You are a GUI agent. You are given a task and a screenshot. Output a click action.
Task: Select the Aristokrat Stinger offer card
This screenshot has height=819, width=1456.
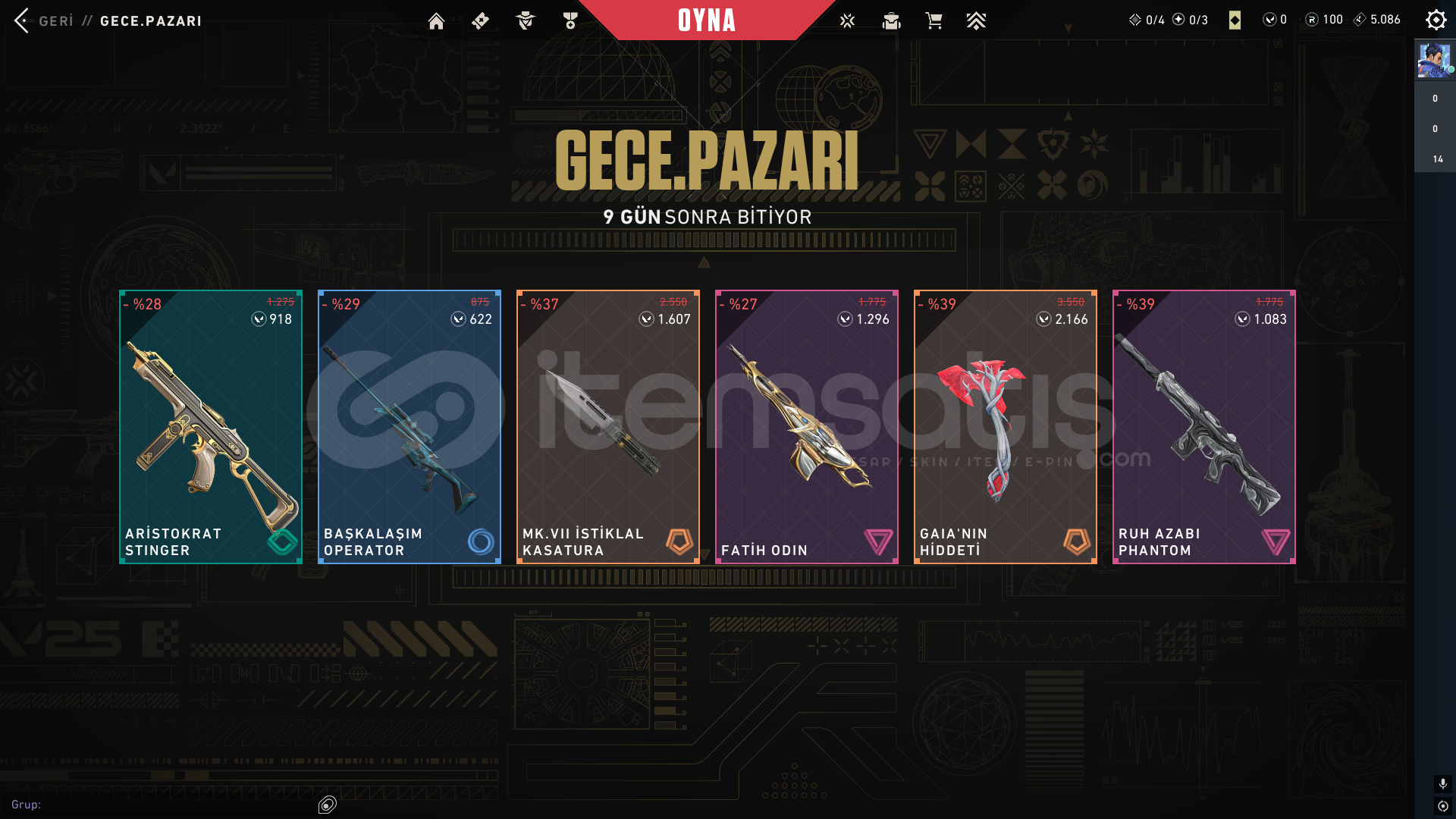pos(211,426)
